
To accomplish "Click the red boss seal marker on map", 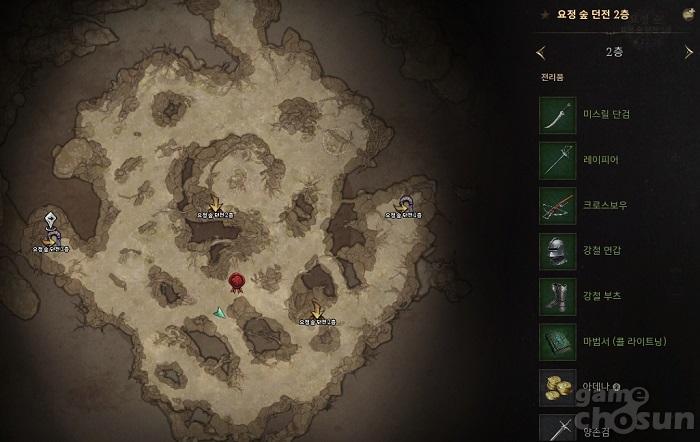I will pyautogui.click(x=237, y=283).
